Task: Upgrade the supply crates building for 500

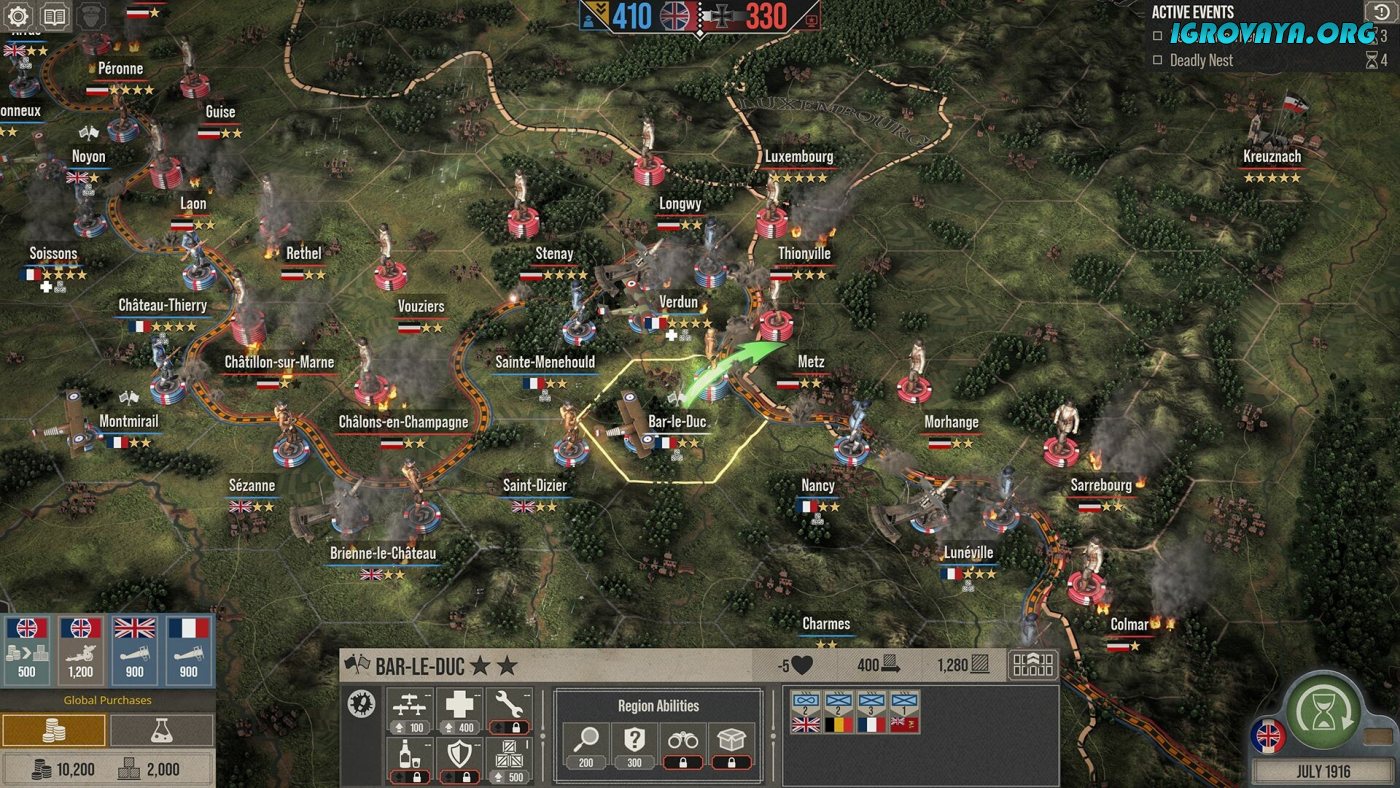Action: (507, 761)
